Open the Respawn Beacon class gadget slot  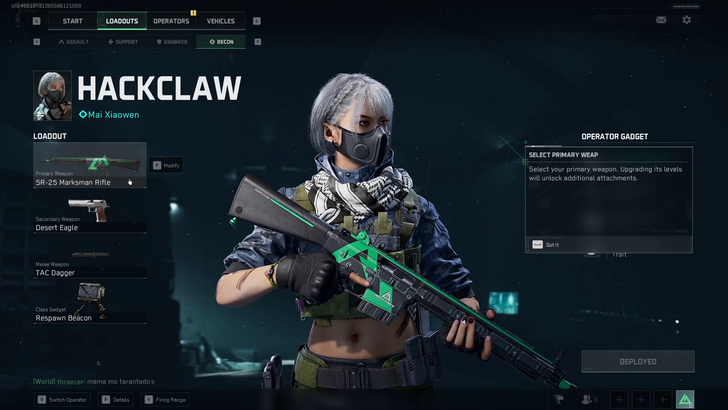[89, 303]
